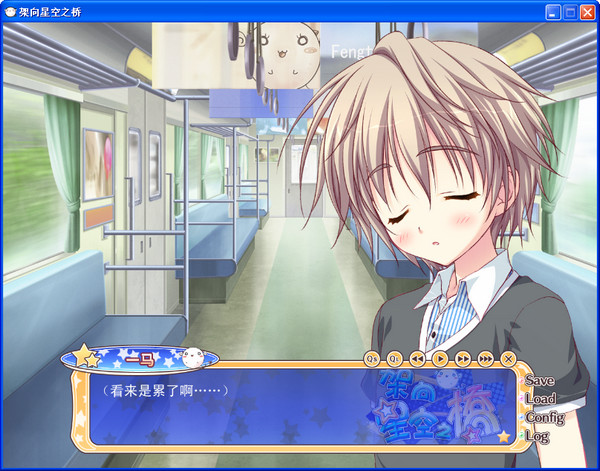
Task: Start auto-play with the play button
Action: point(440,358)
